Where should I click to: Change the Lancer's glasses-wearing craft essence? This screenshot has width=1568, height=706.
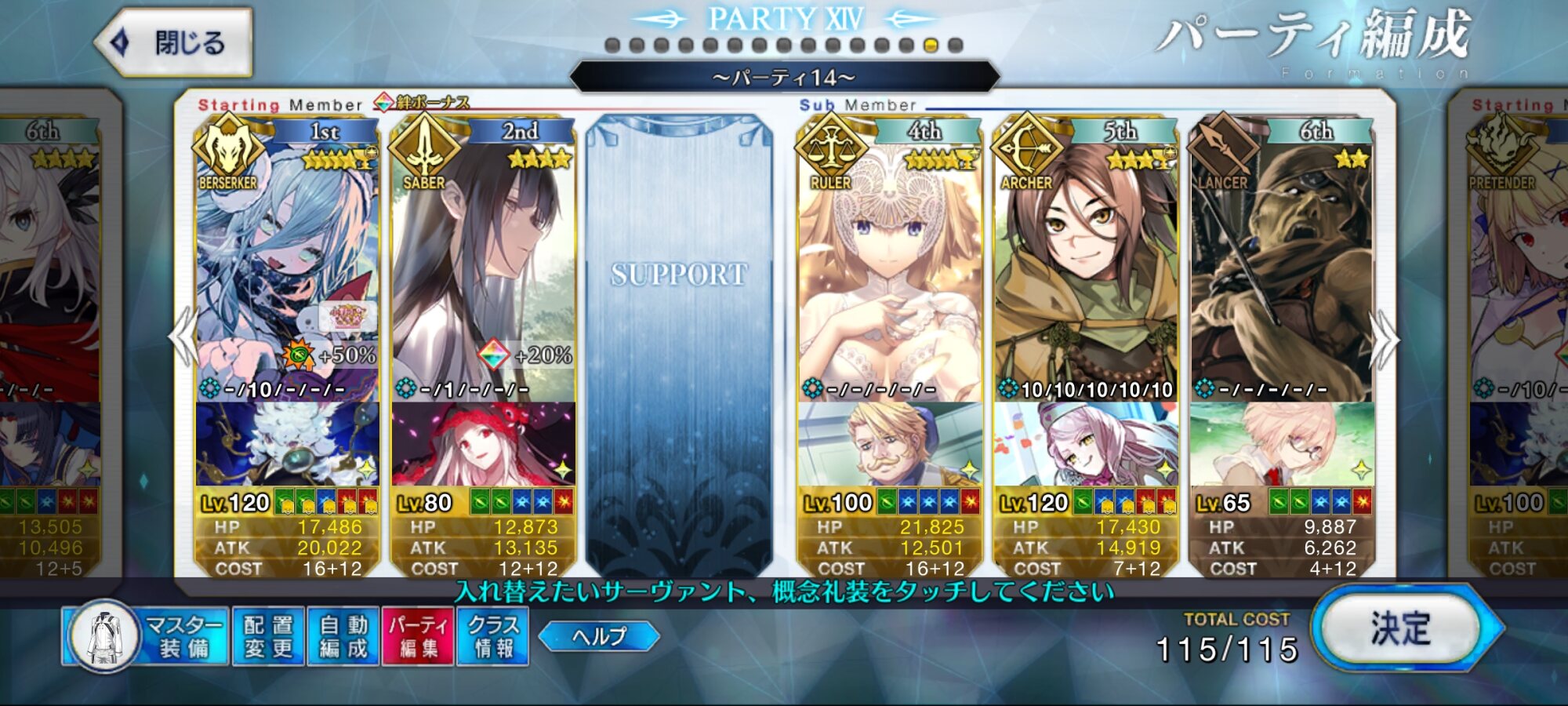click(1281, 444)
